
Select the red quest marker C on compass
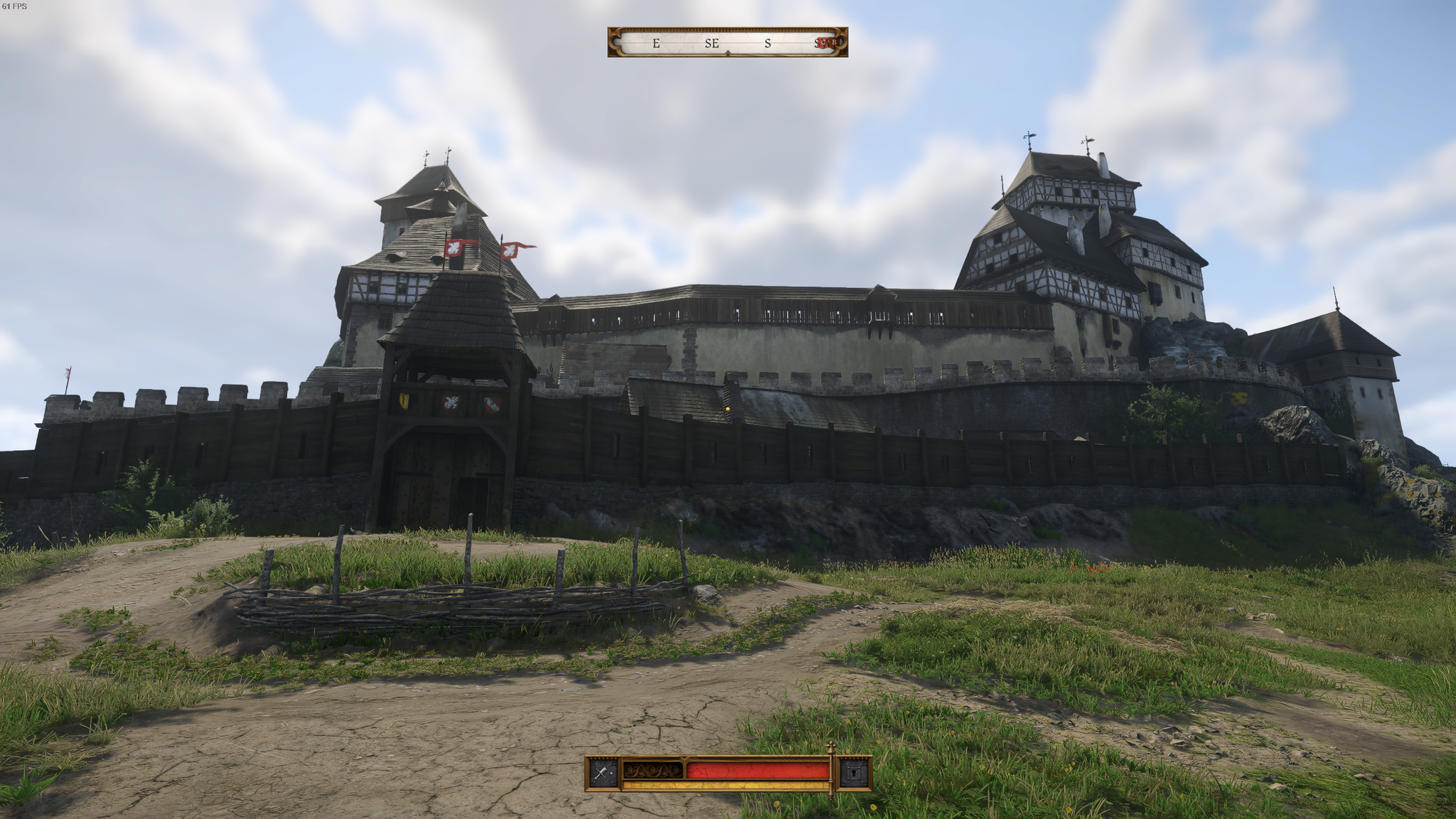click(x=825, y=43)
